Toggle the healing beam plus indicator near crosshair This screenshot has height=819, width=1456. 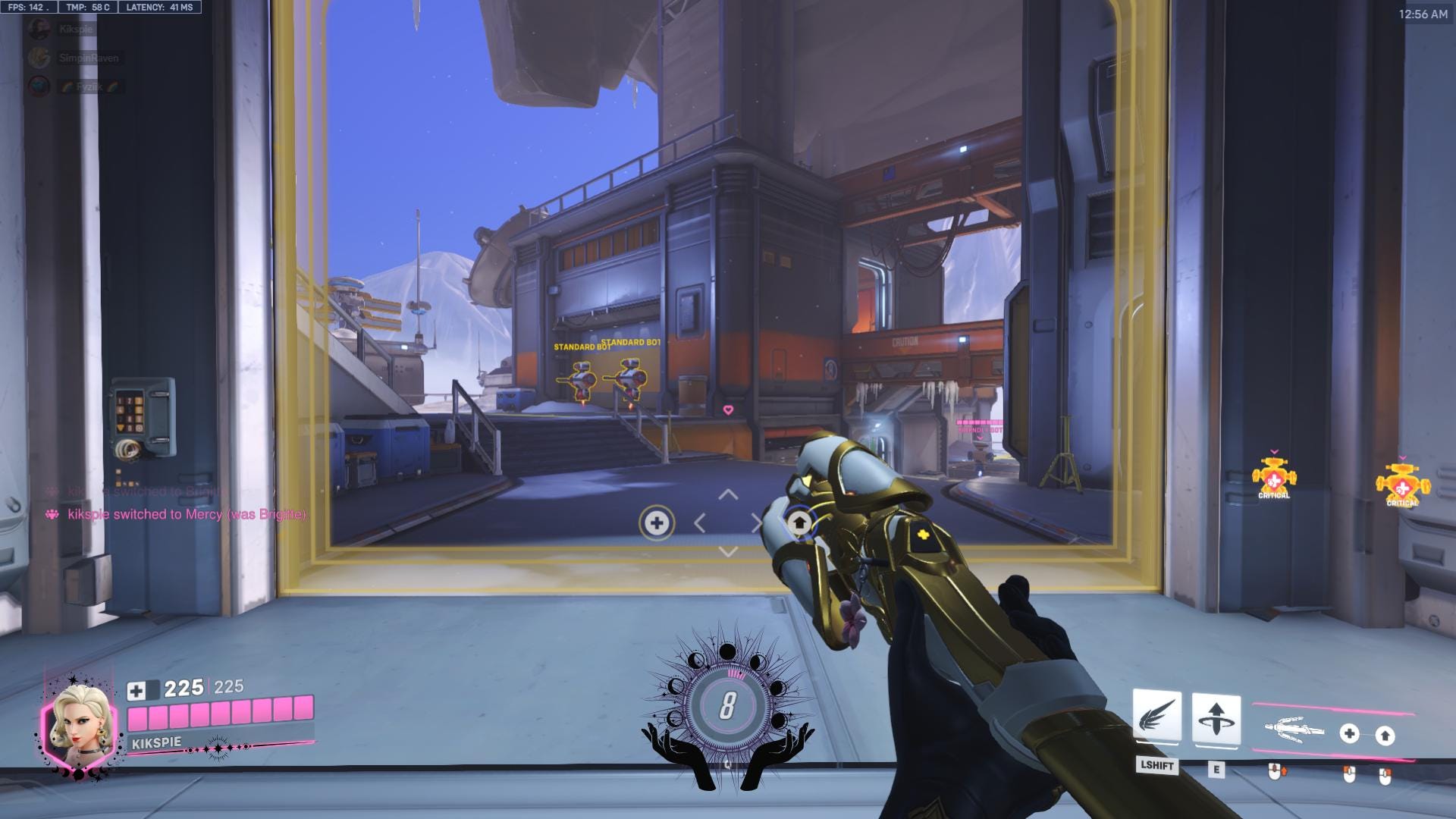(657, 522)
